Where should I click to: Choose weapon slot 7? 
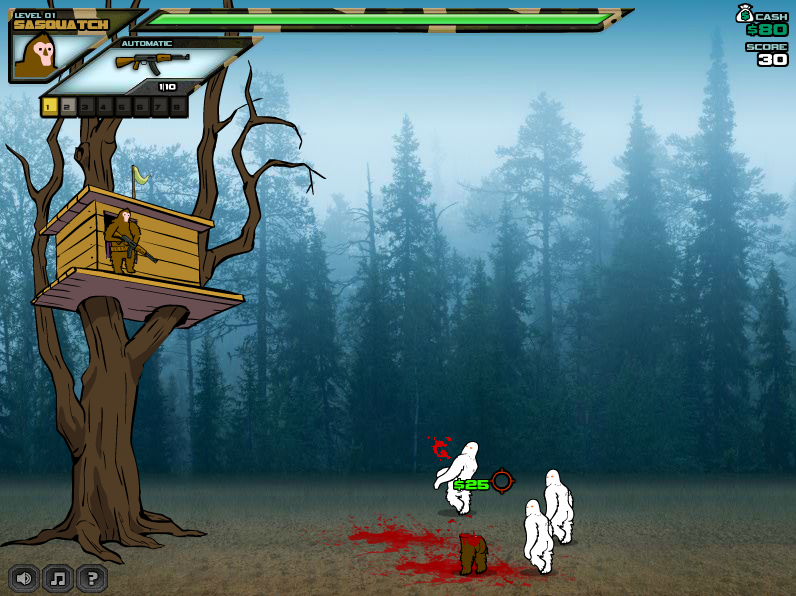pyautogui.click(x=160, y=106)
